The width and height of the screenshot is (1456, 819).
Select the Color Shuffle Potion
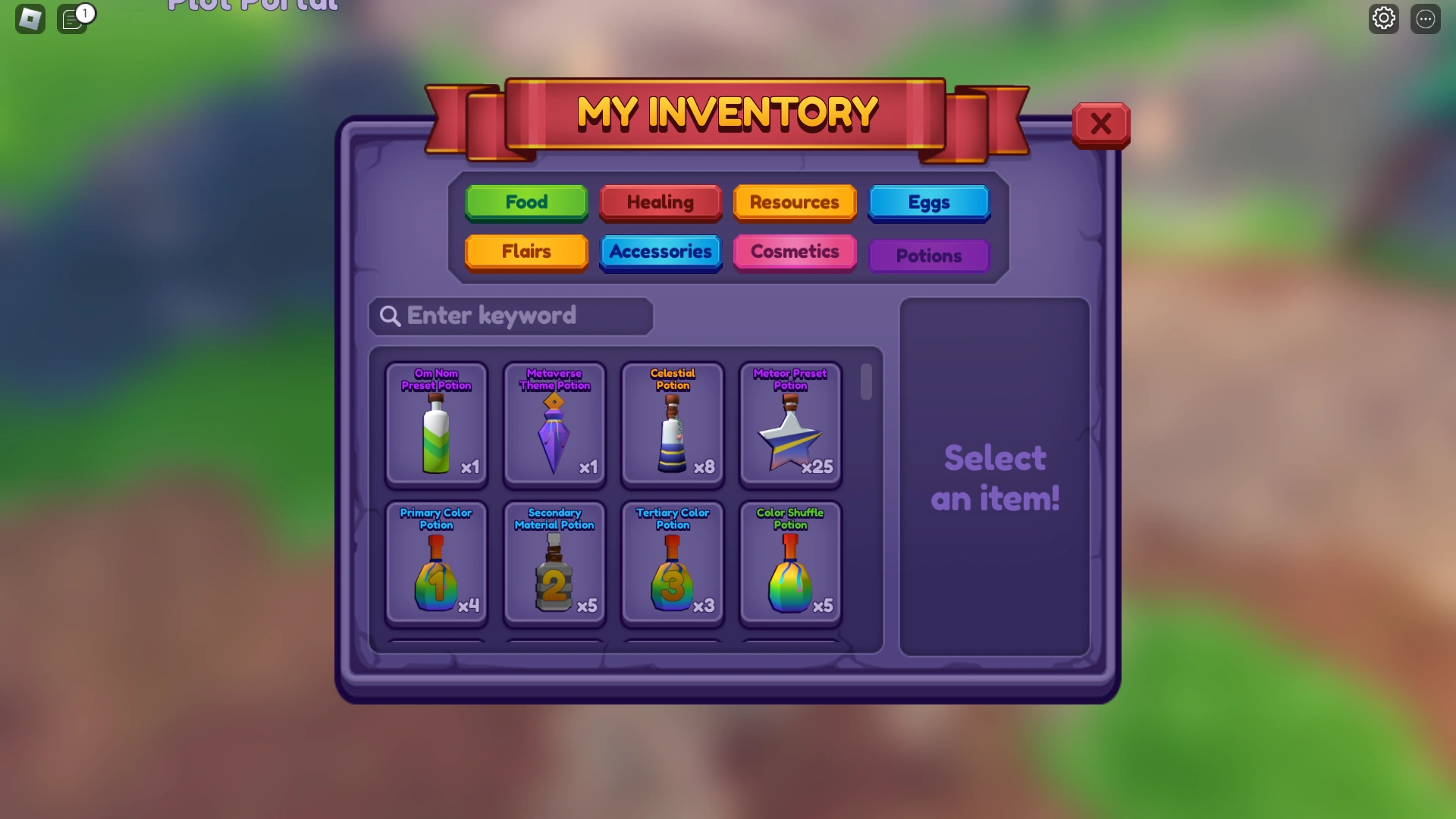(790, 564)
